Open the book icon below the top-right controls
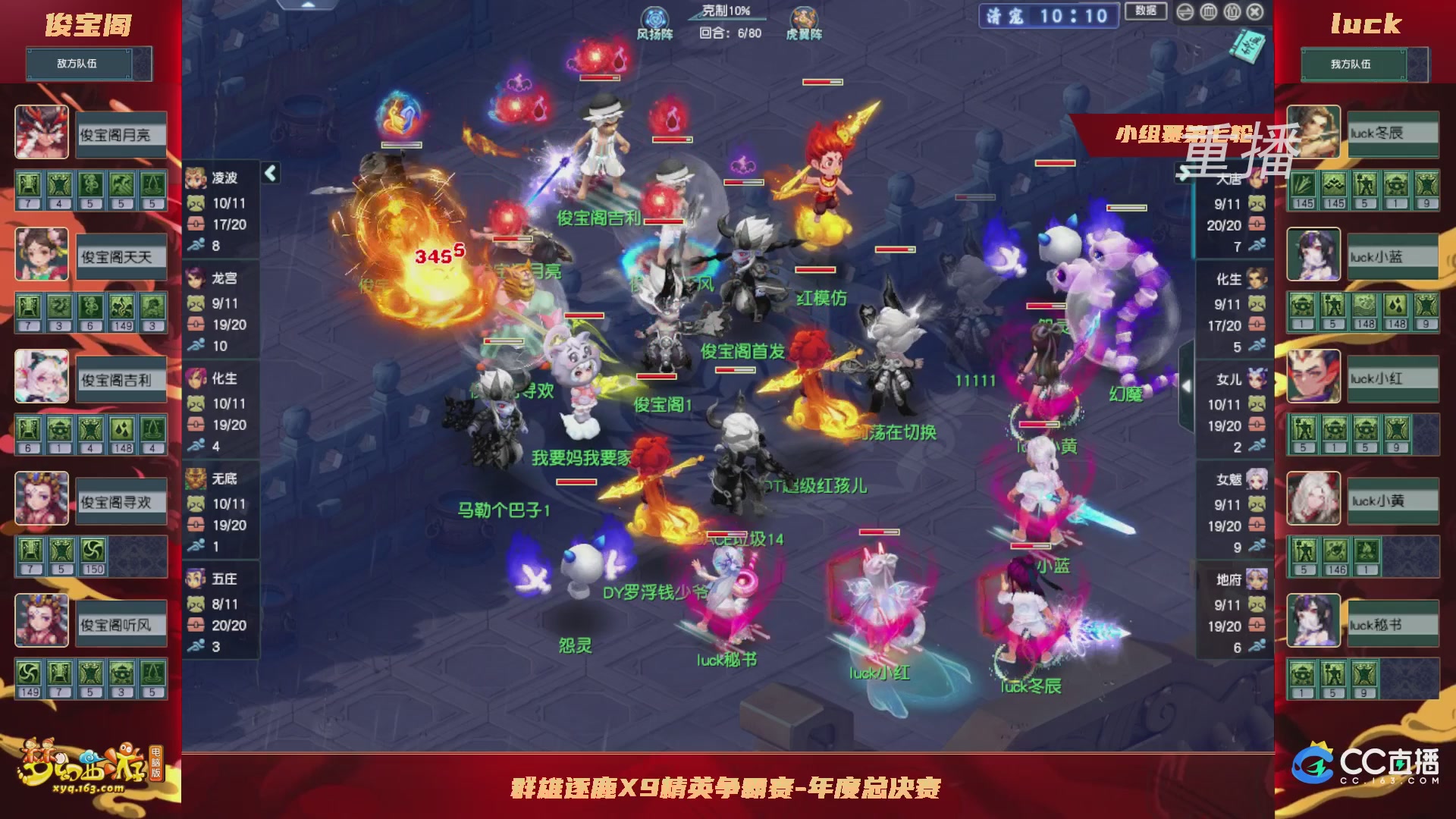 (1247, 45)
